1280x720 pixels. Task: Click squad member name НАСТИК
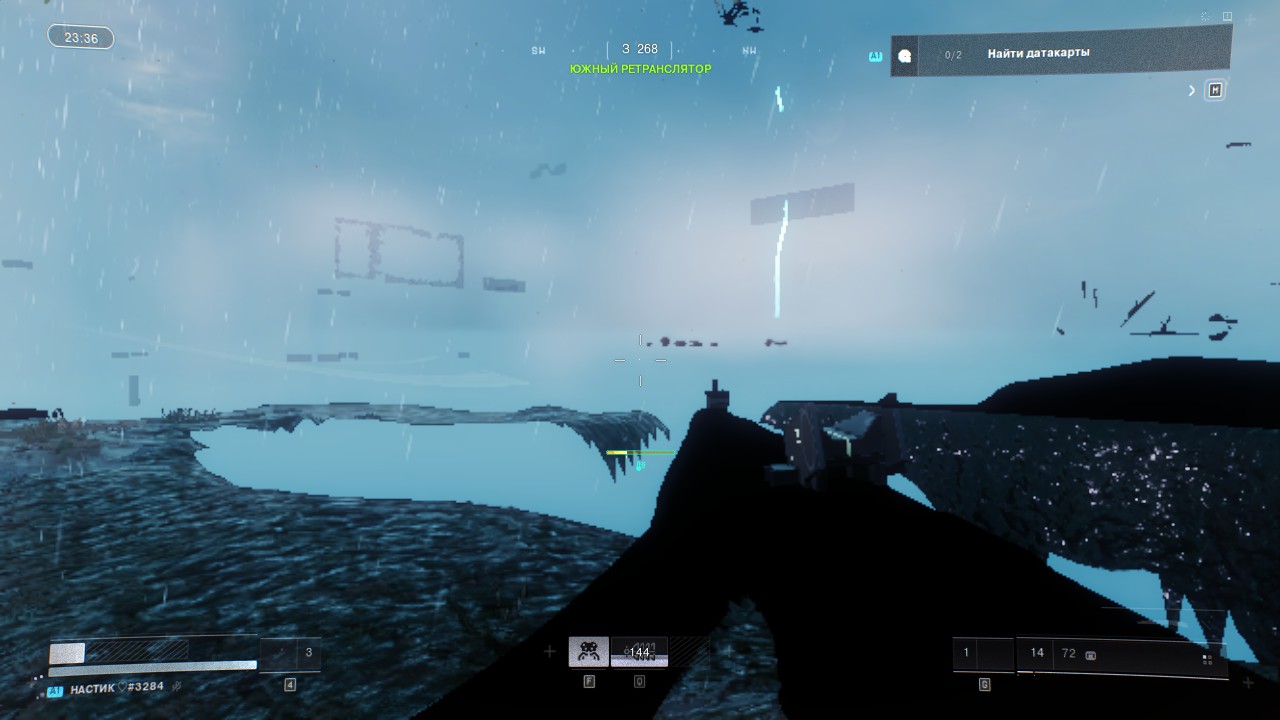(x=94, y=687)
